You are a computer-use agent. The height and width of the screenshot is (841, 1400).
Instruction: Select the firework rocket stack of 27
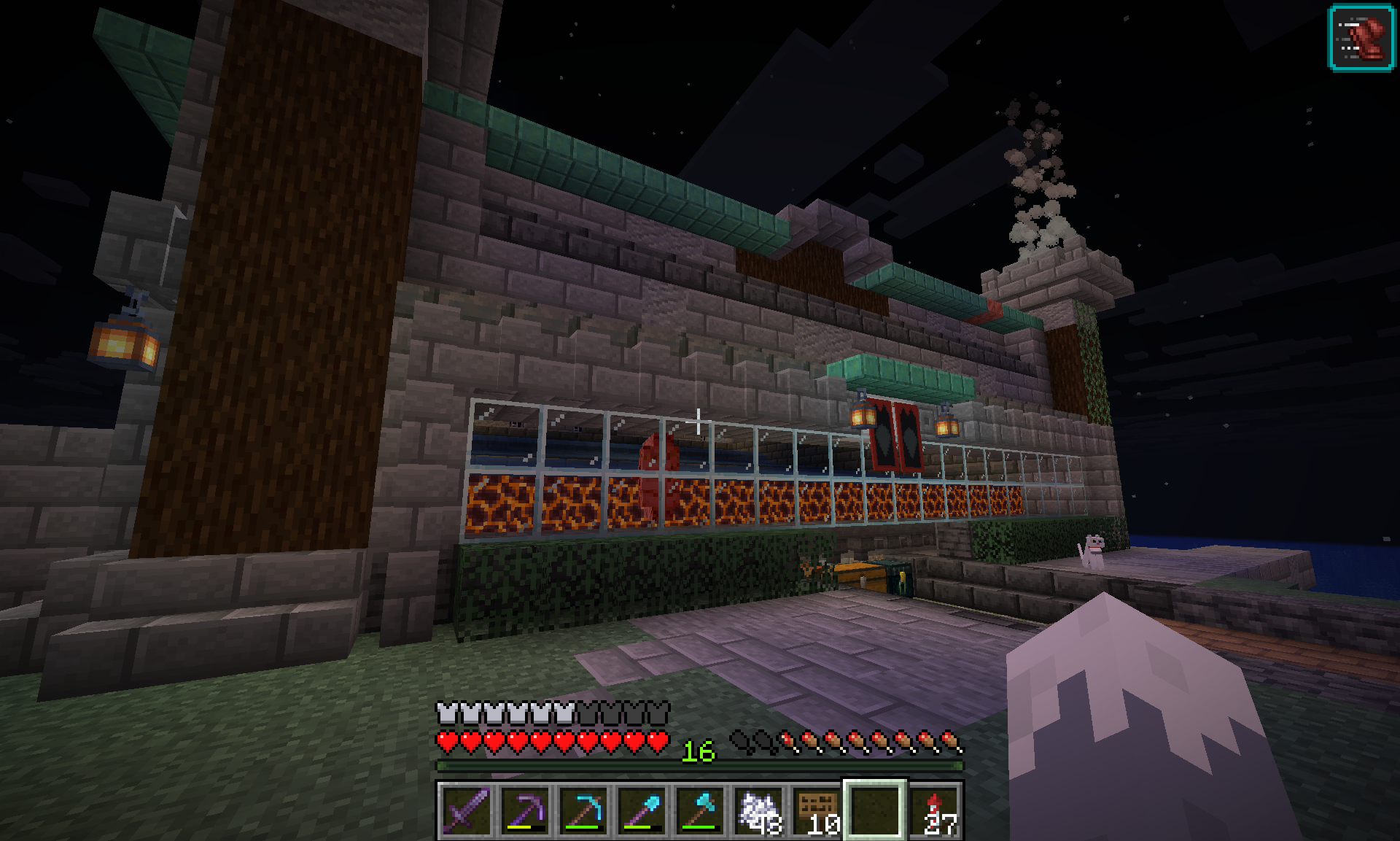934,810
